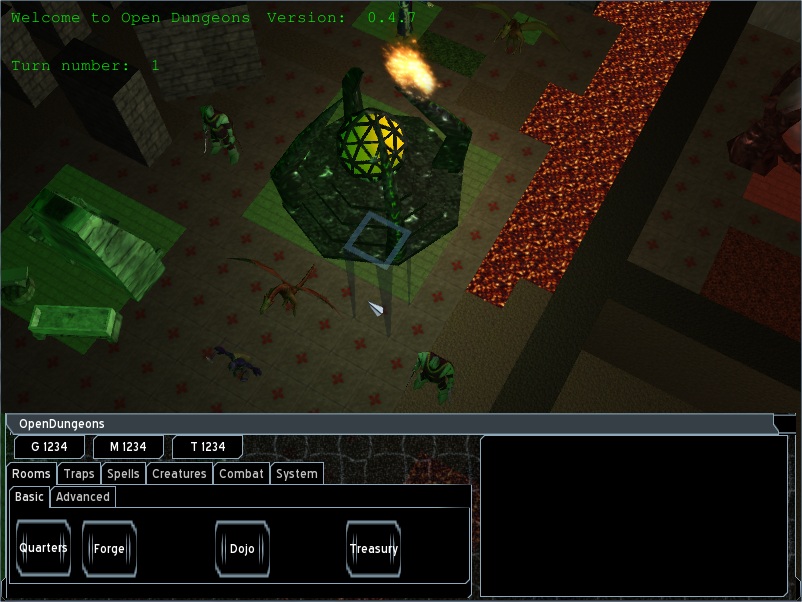Select the Quarters room button
The image size is (802, 602).
(43, 548)
